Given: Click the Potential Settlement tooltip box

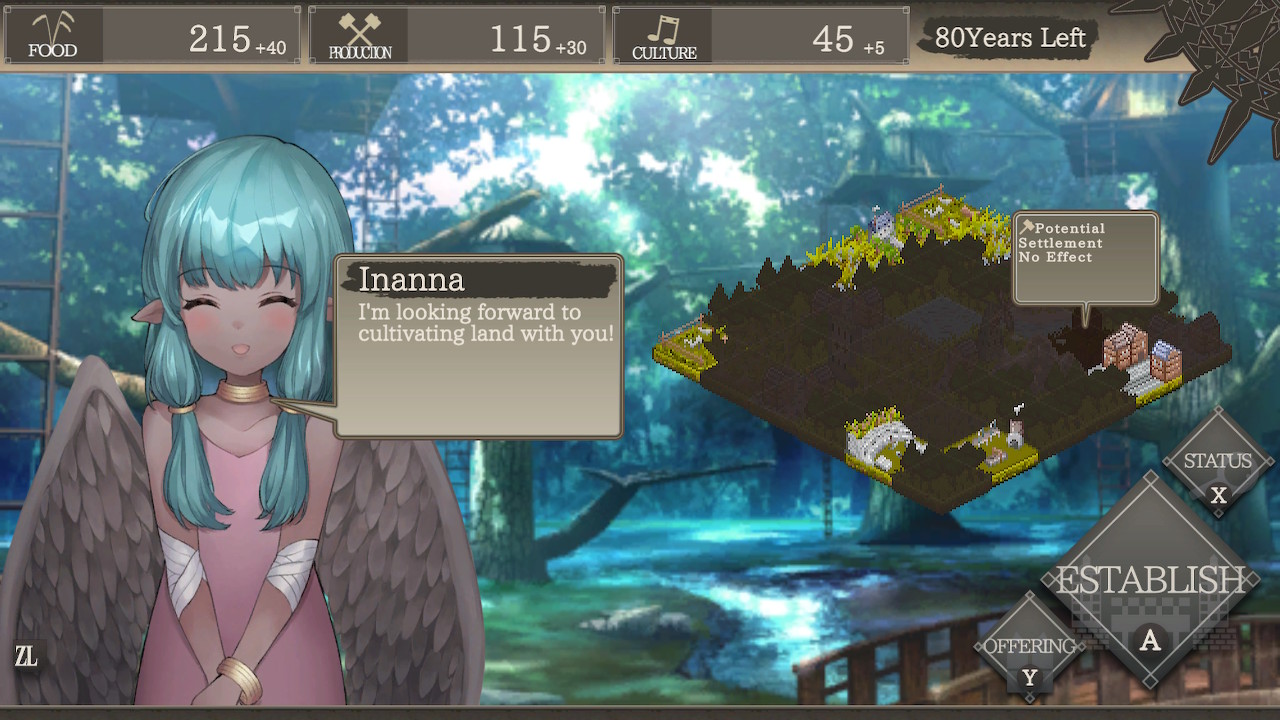Looking at the screenshot, I should pos(1085,255).
